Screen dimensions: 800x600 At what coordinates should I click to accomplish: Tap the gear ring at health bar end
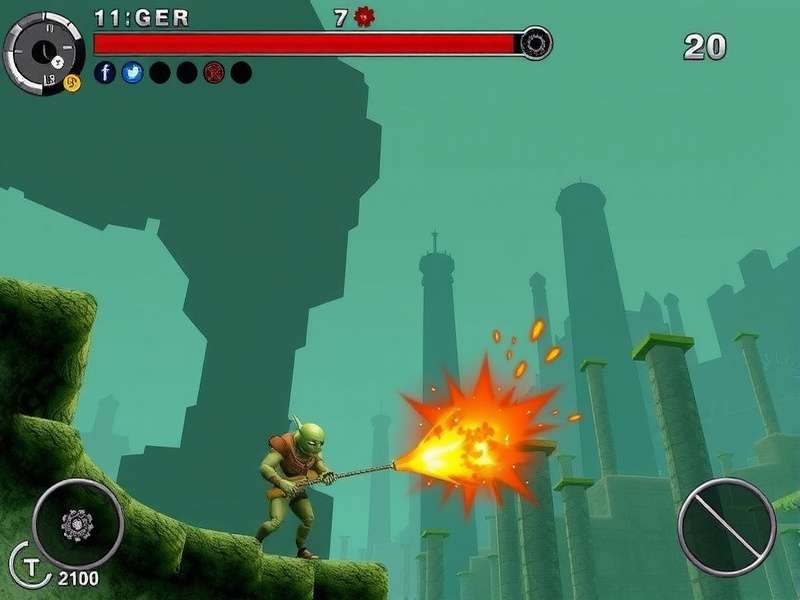[x=536, y=44]
